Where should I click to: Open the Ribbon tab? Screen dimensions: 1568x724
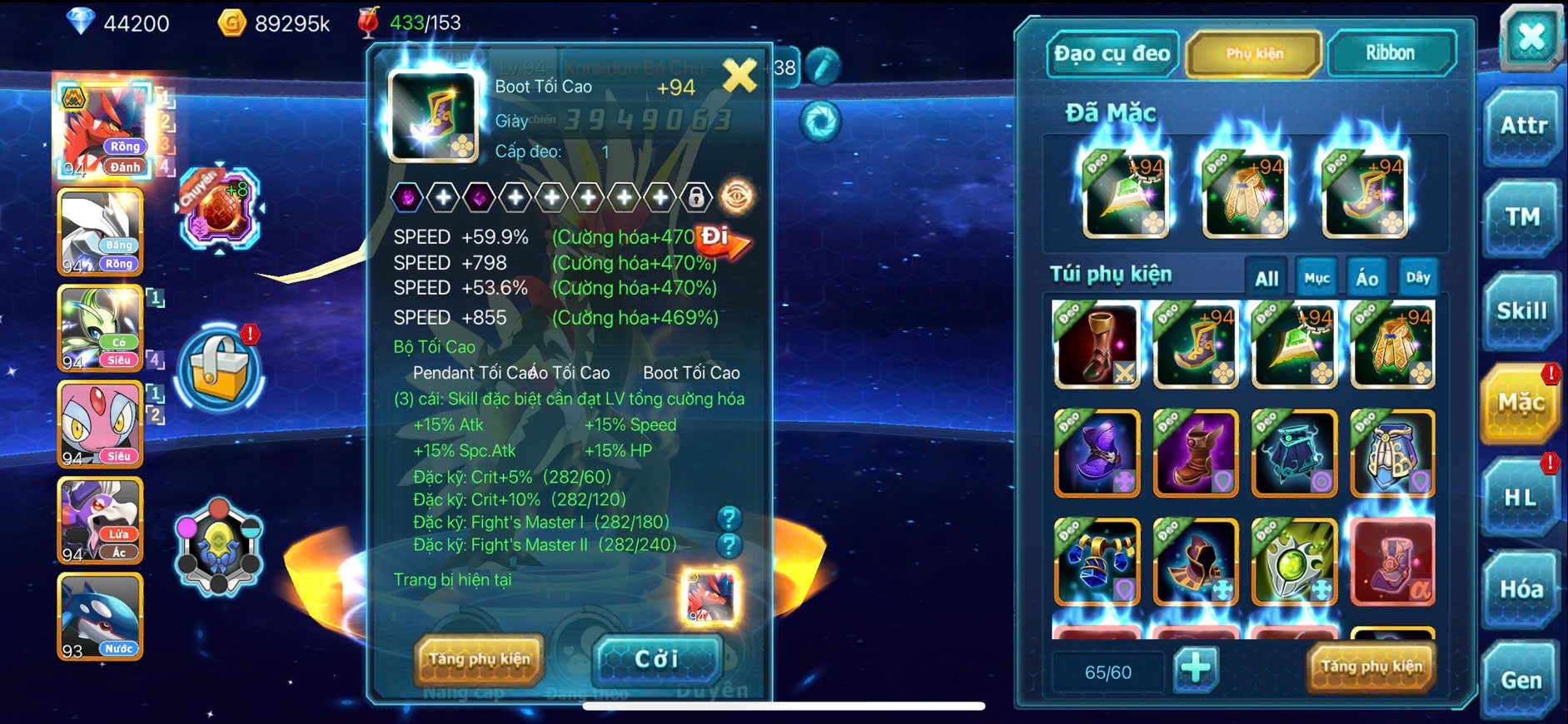[1390, 54]
